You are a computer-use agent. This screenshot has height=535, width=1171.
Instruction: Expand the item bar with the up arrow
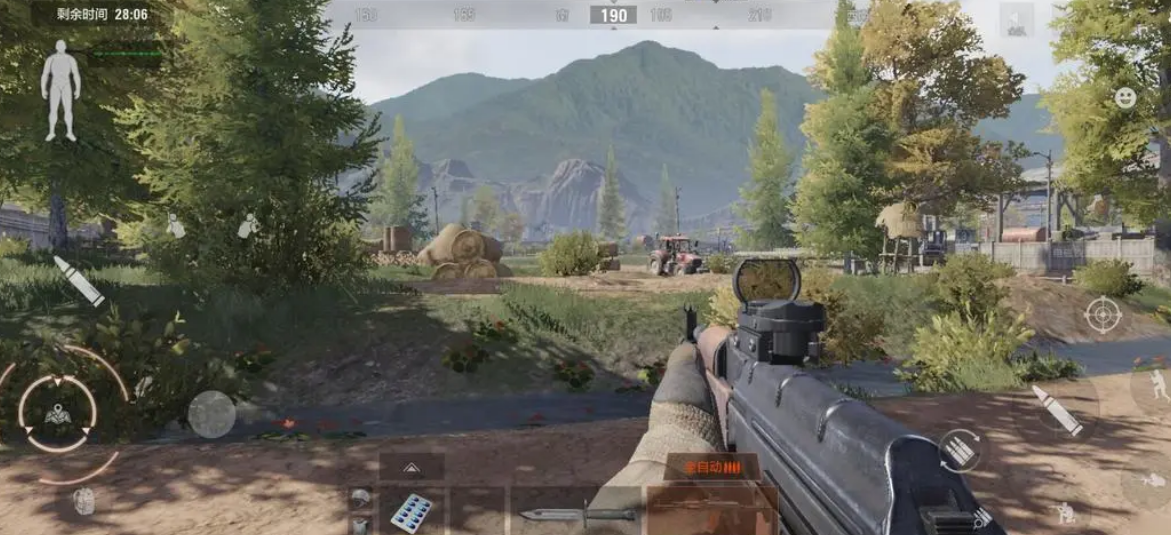click(x=411, y=467)
